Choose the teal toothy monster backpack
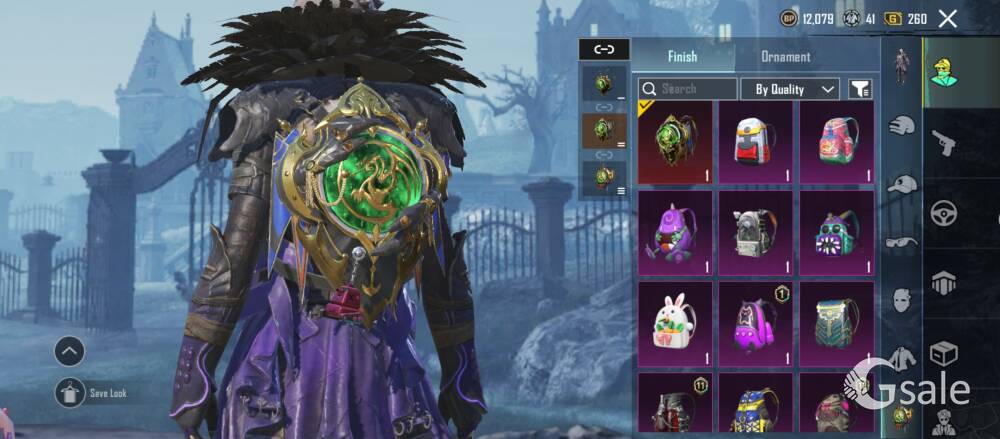Screen dimensions: 1000x439 coord(837,233)
